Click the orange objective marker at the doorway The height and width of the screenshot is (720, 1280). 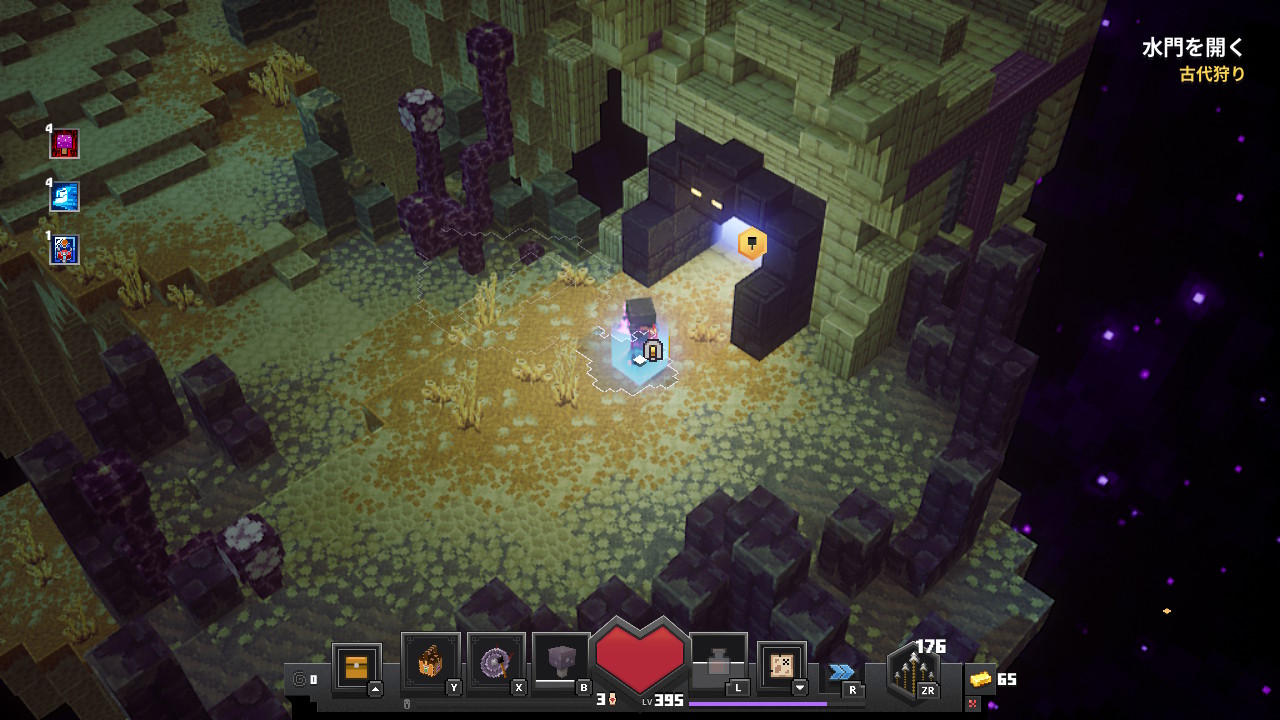(x=752, y=243)
